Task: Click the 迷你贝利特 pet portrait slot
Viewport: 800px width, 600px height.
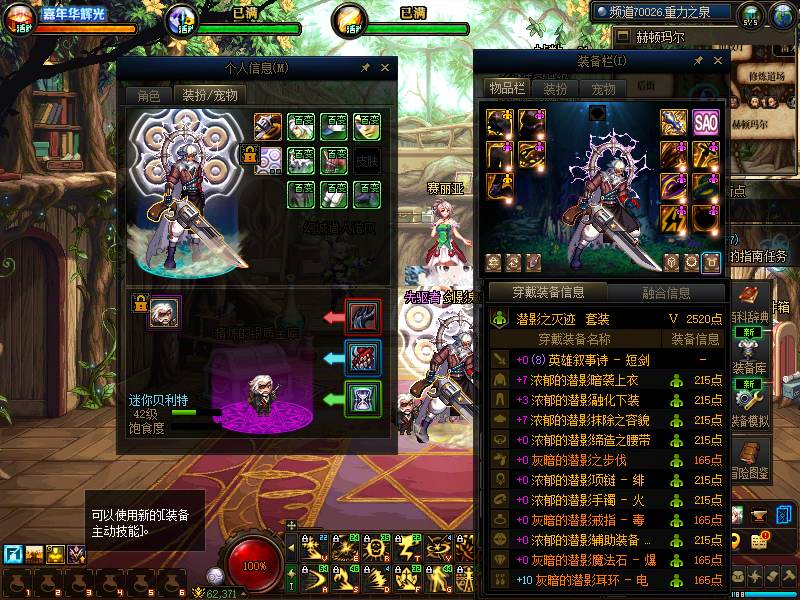Action: click(164, 312)
